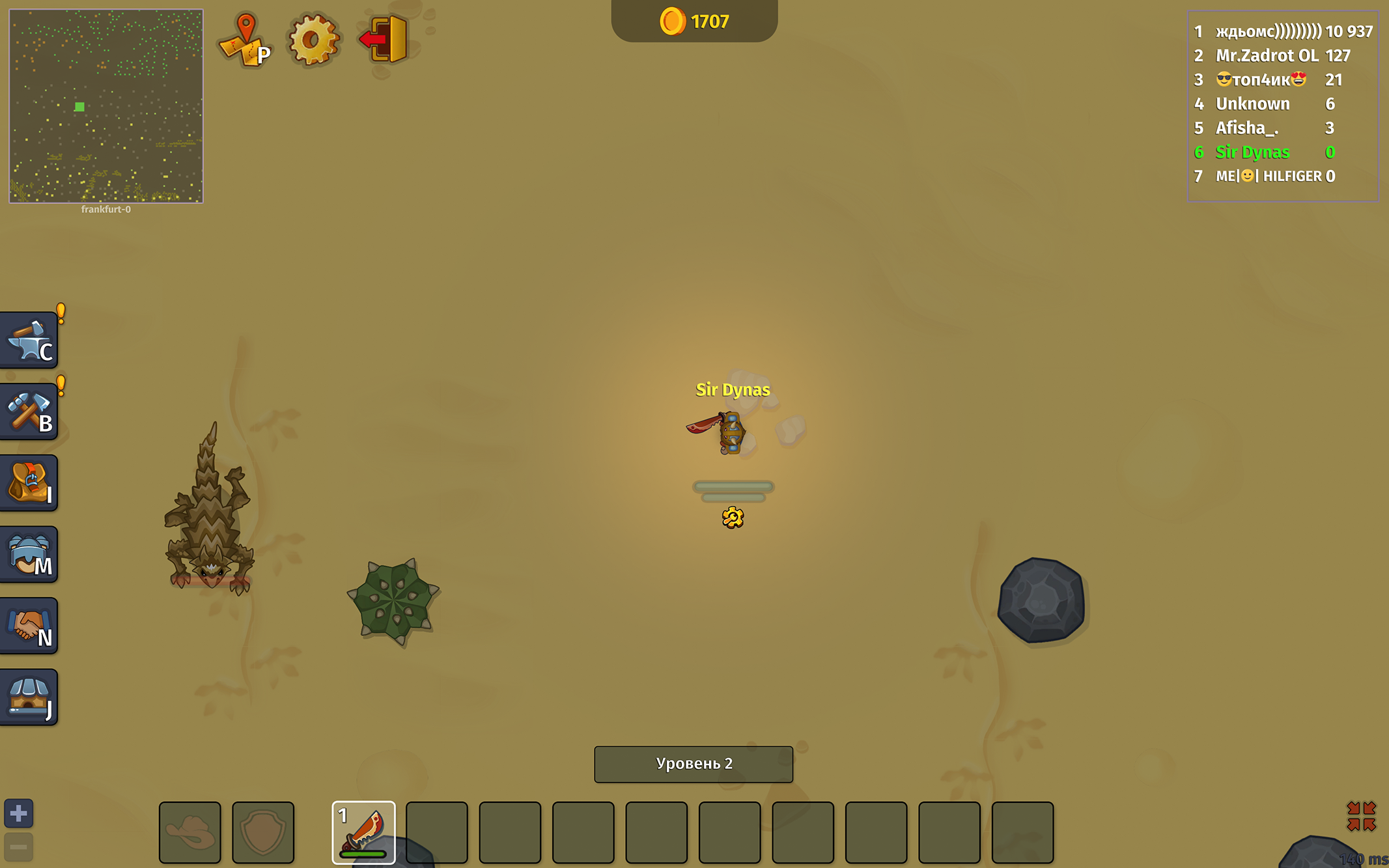Viewport: 1389px width, 868px height.
Task: Click the shield equipment slot
Action: (263, 833)
